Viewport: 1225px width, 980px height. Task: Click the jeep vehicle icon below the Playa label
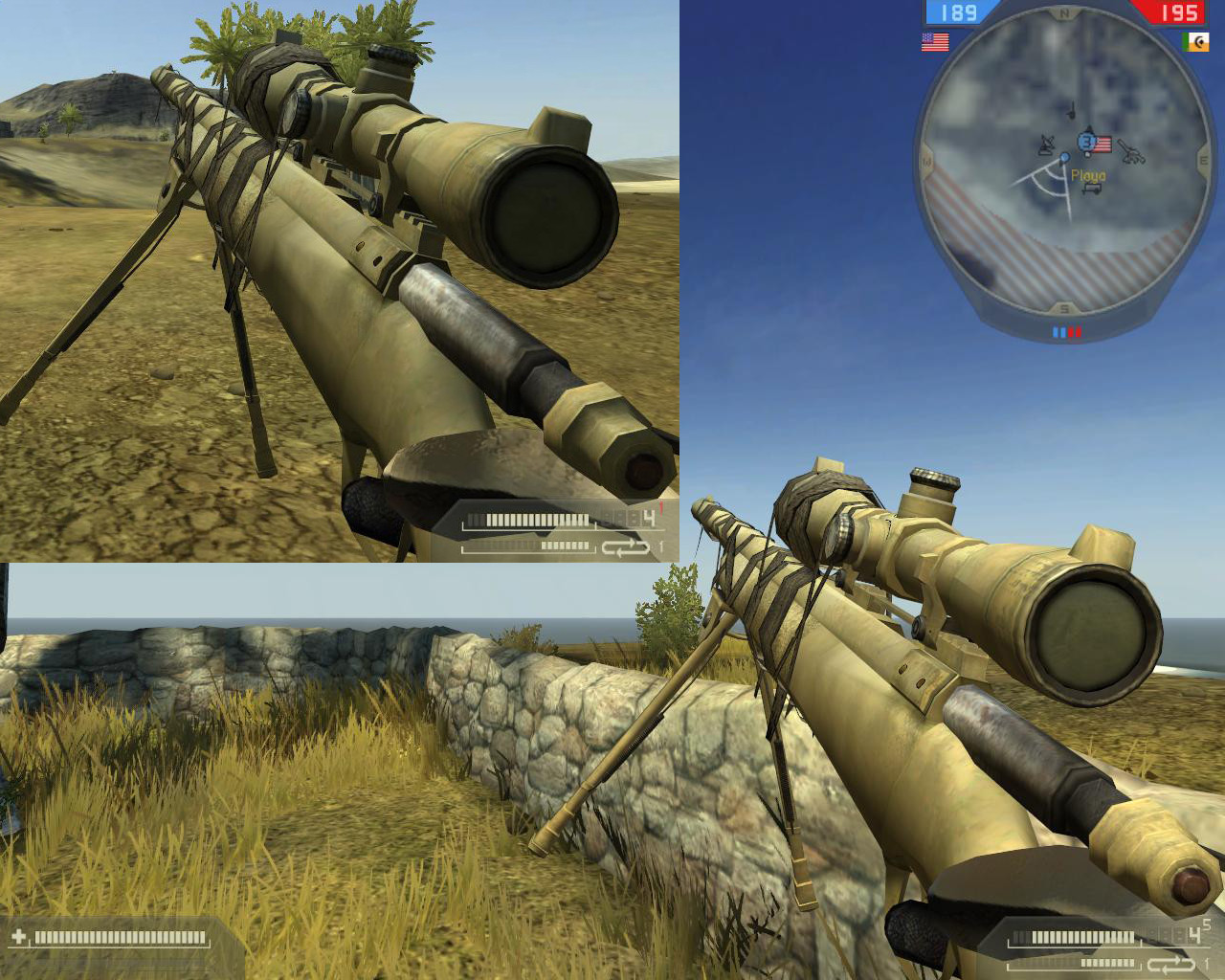pyautogui.click(x=1091, y=189)
